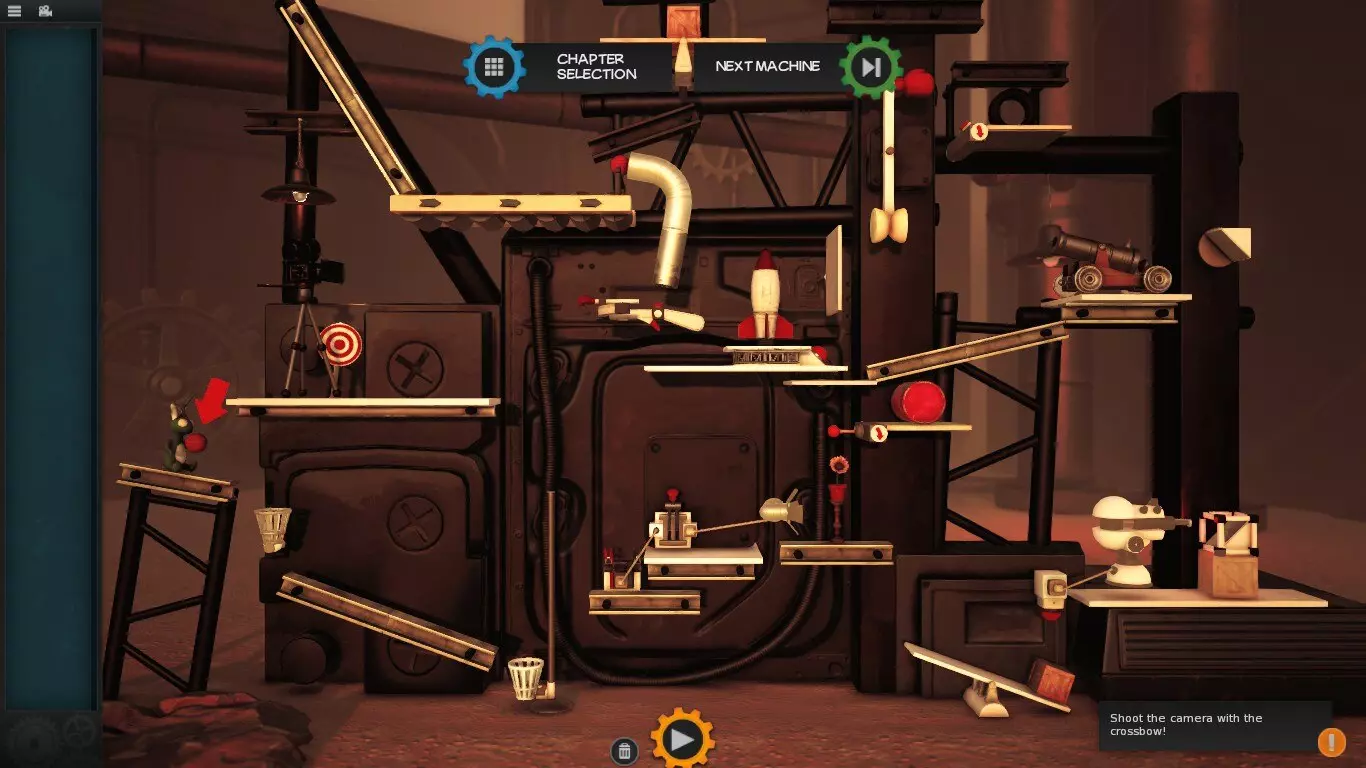Screen dimensions: 1366x768
Task: Start the machine with the orange play gear
Action: click(682, 740)
